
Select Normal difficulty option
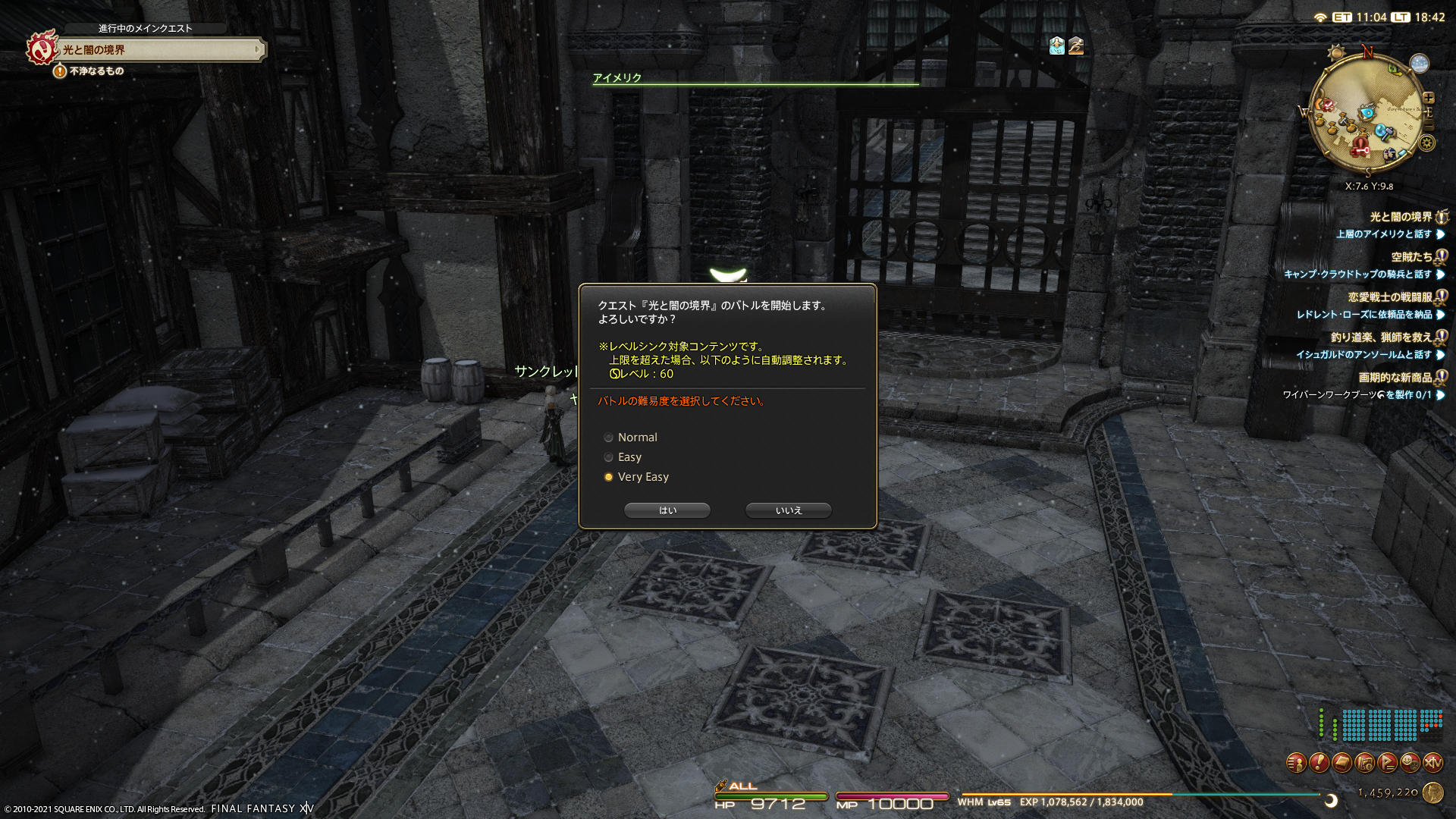[x=608, y=438]
